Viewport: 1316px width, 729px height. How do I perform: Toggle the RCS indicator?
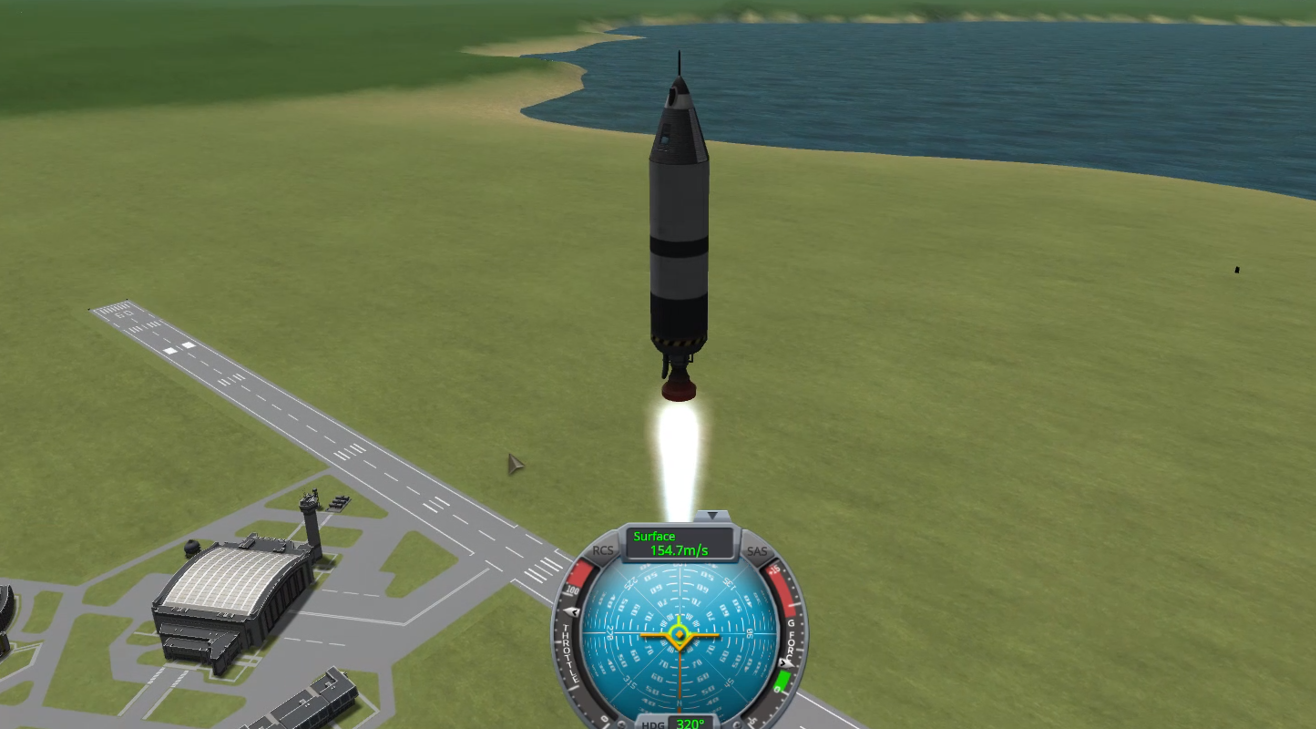pos(603,551)
